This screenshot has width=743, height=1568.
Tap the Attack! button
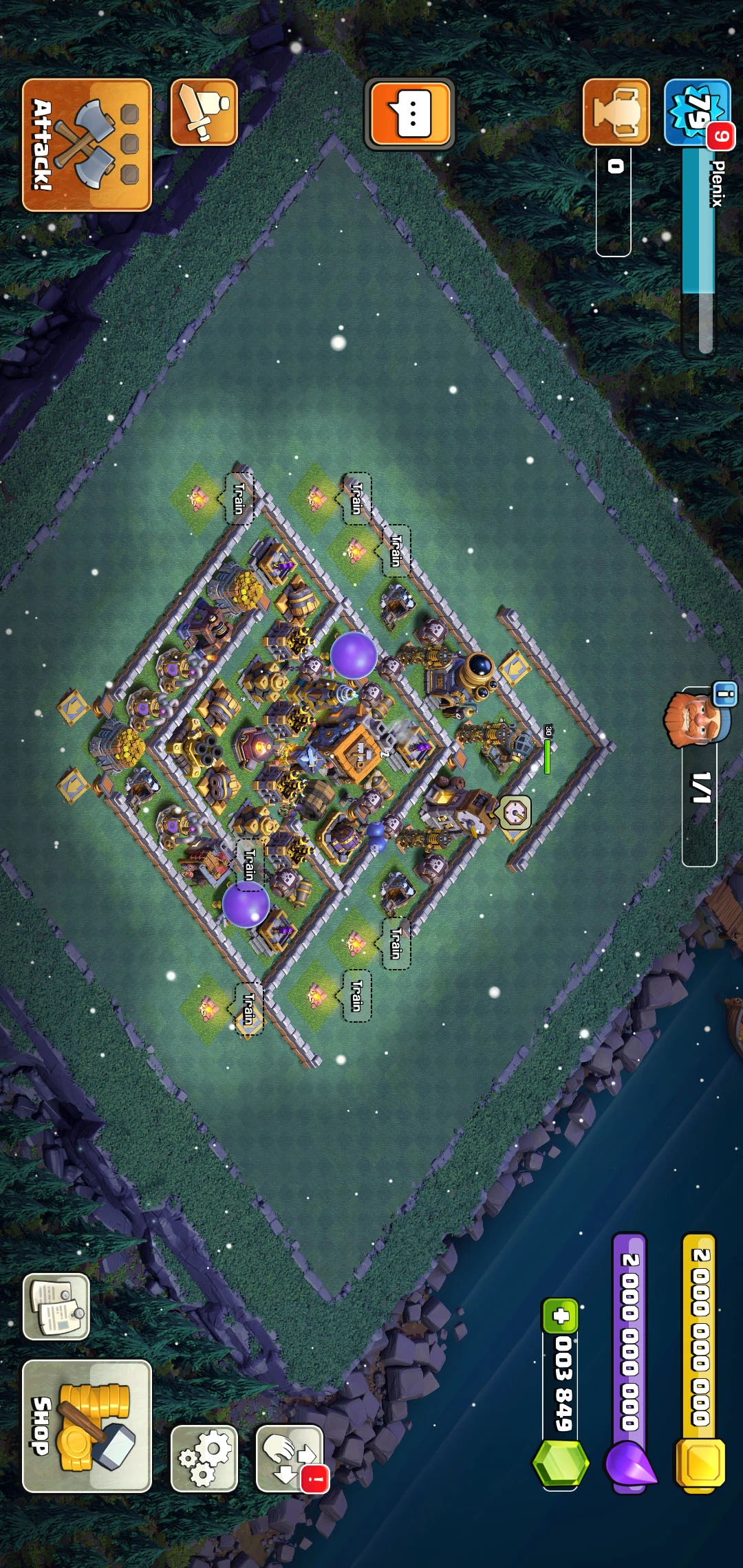tap(87, 145)
